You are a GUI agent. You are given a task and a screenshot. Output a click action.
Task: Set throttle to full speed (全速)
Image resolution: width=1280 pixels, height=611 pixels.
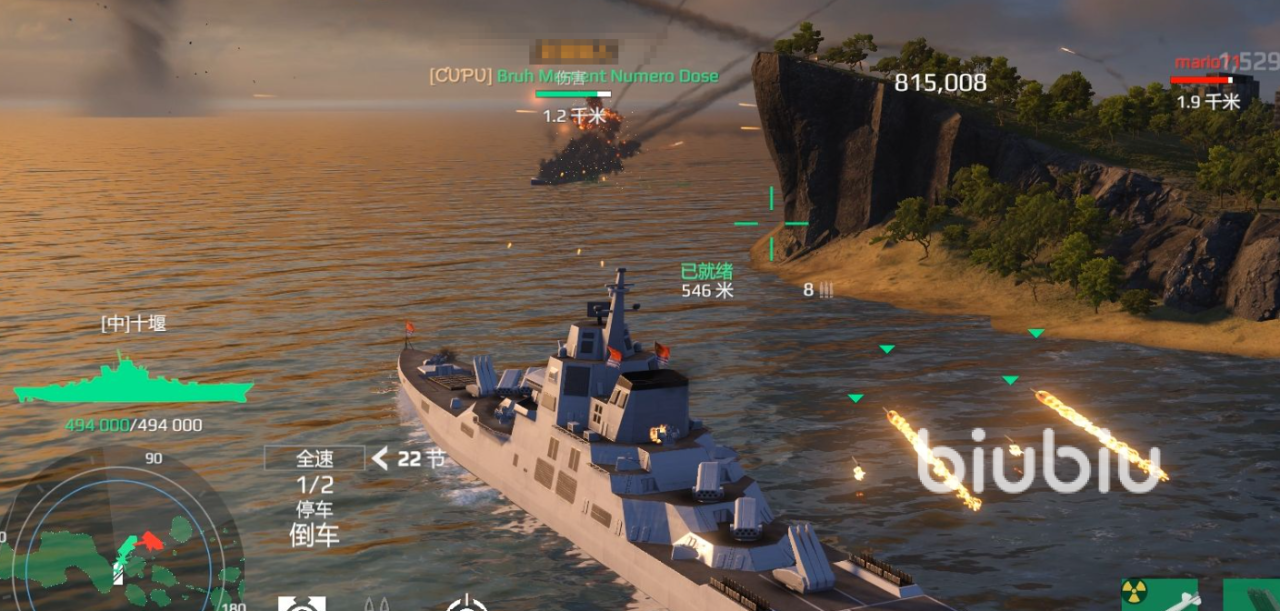click(314, 459)
